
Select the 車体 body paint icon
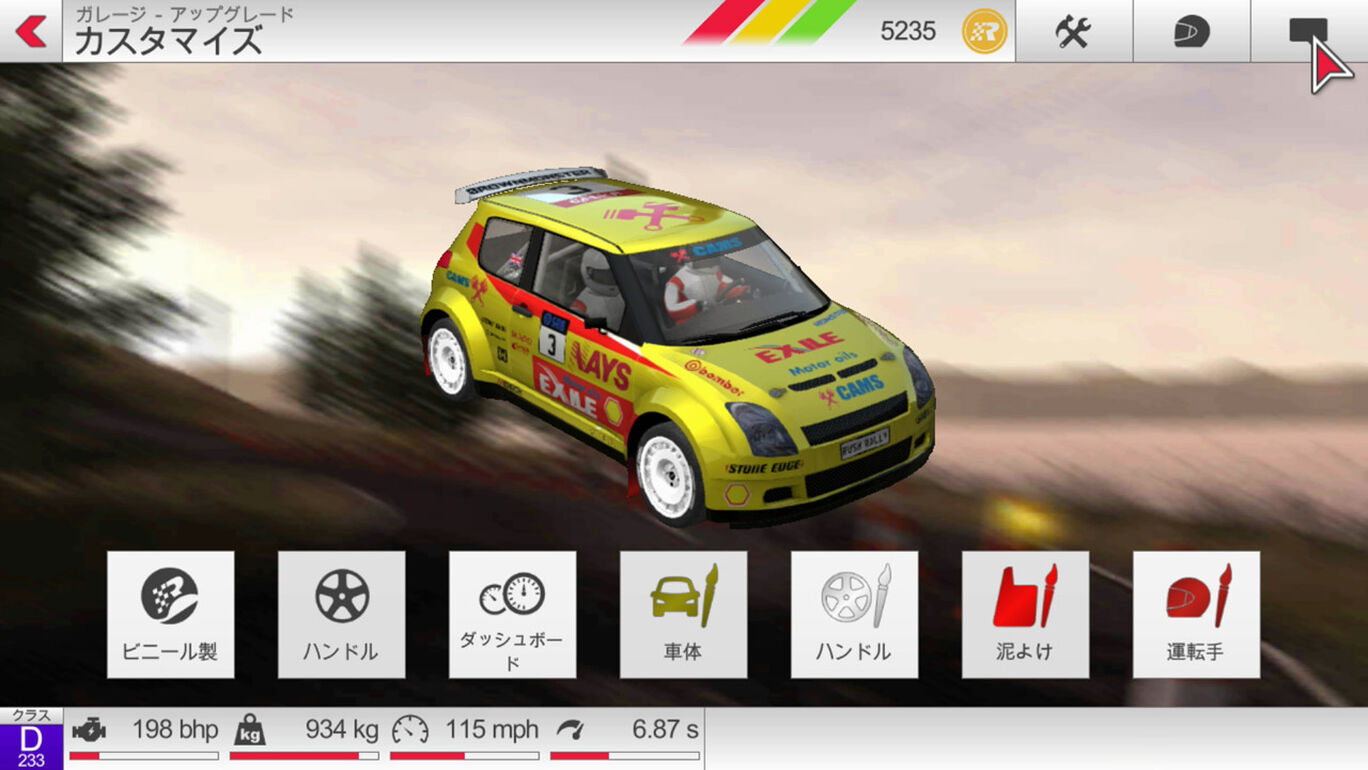tap(684, 612)
